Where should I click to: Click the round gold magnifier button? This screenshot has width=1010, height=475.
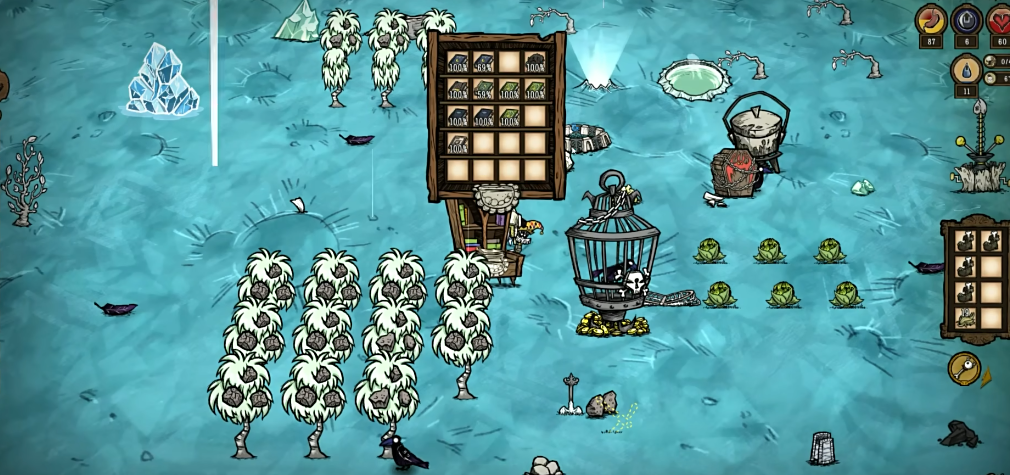(x=964, y=368)
